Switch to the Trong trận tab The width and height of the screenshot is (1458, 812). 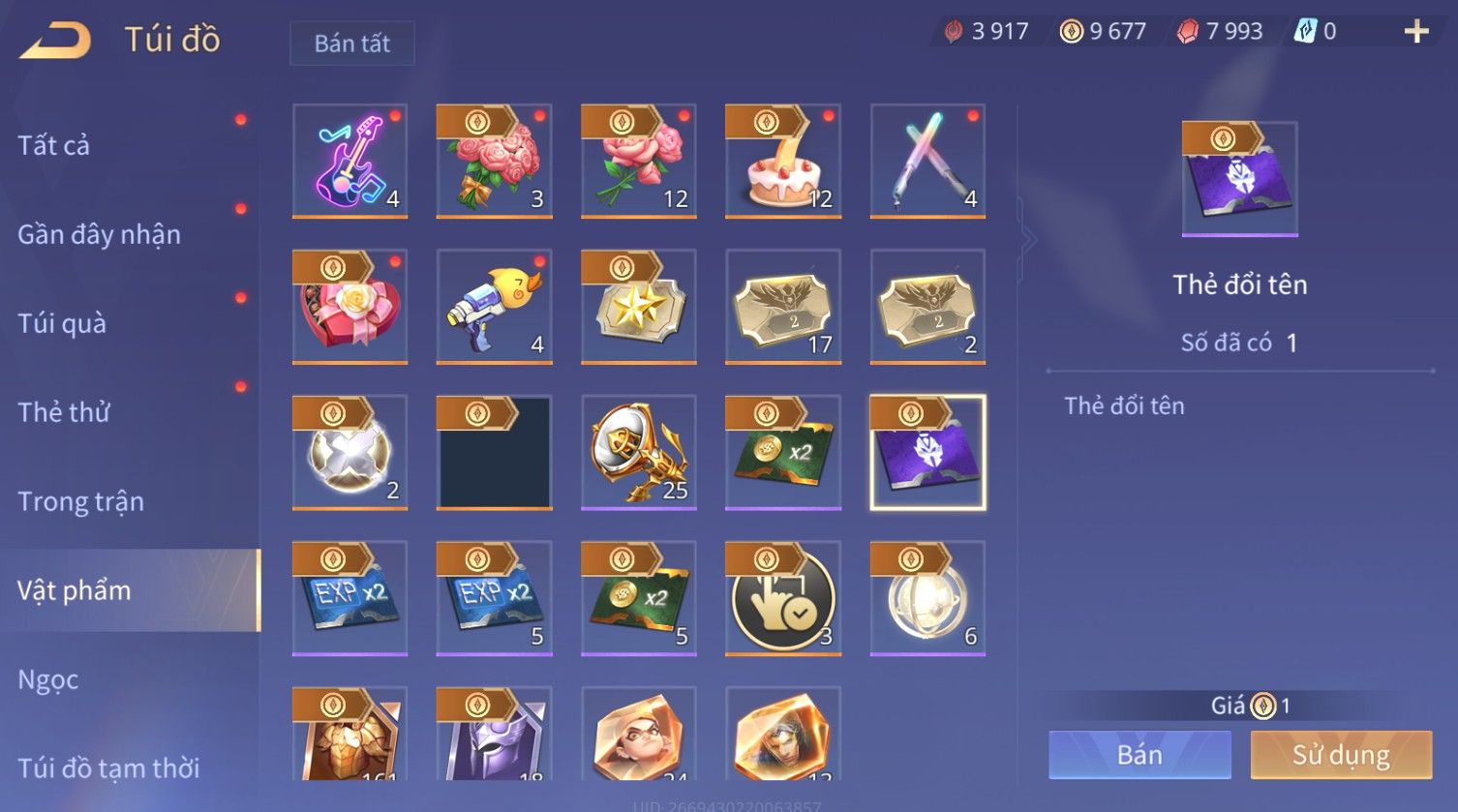click(80, 501)
